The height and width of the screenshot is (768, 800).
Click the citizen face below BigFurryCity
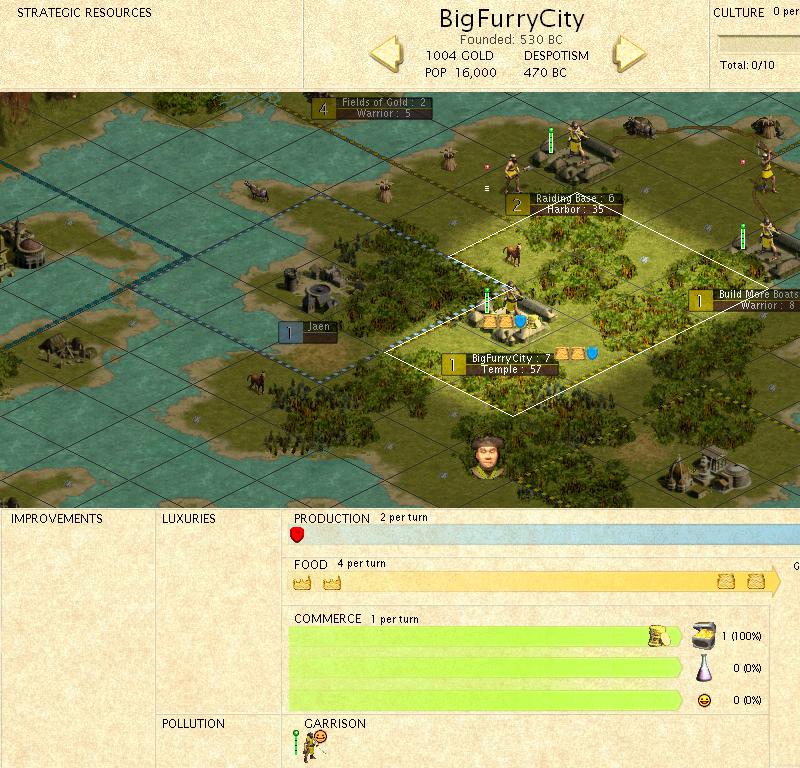coord(485,455)
